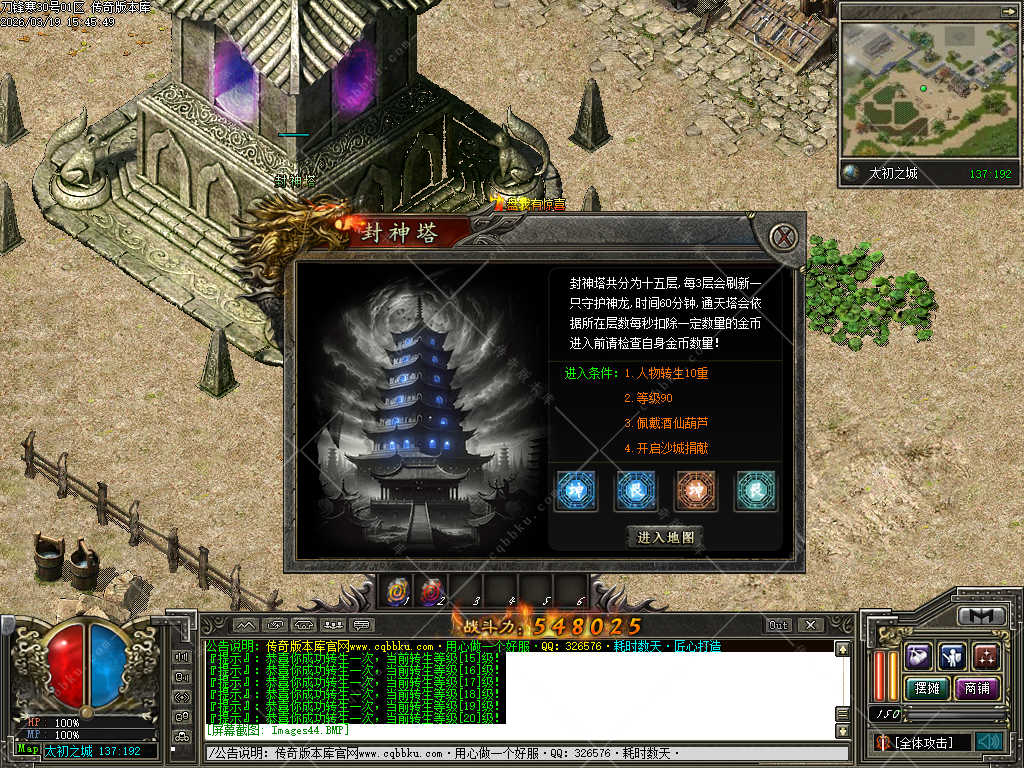The width and height of the screenshot is (1024, 768).
Task: Click the chat input field
Action: pos(520,753)
